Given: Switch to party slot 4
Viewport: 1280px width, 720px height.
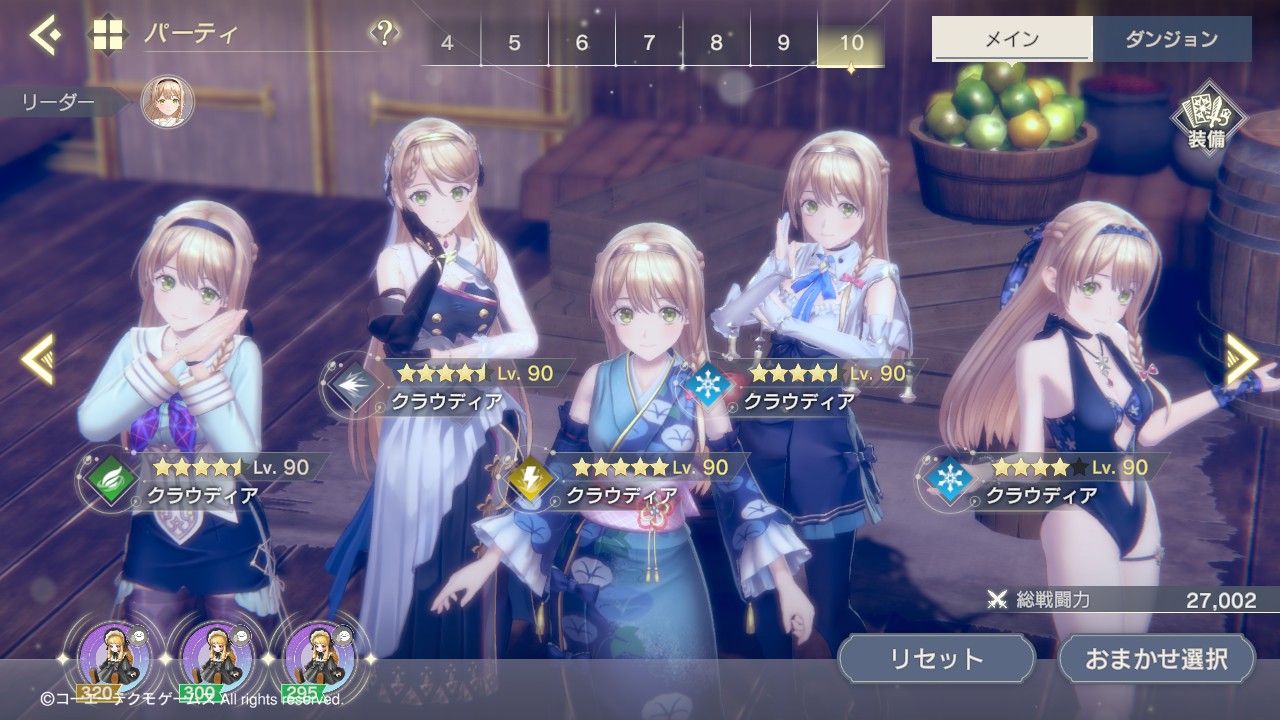Looking at the screenshot, I should coord(447,43).
